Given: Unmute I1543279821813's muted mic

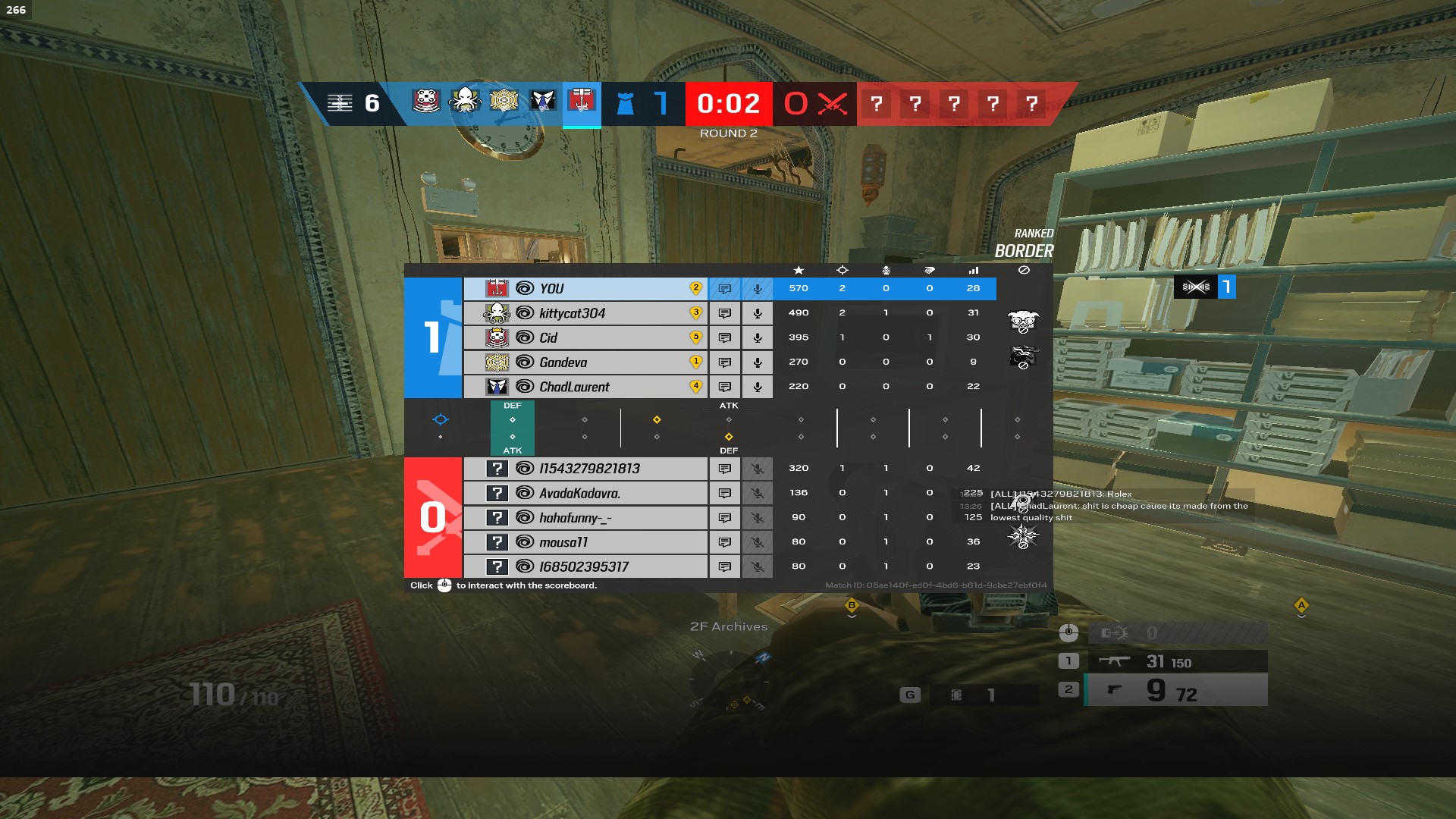Looking at the screenshot, I should pos(757,468).
